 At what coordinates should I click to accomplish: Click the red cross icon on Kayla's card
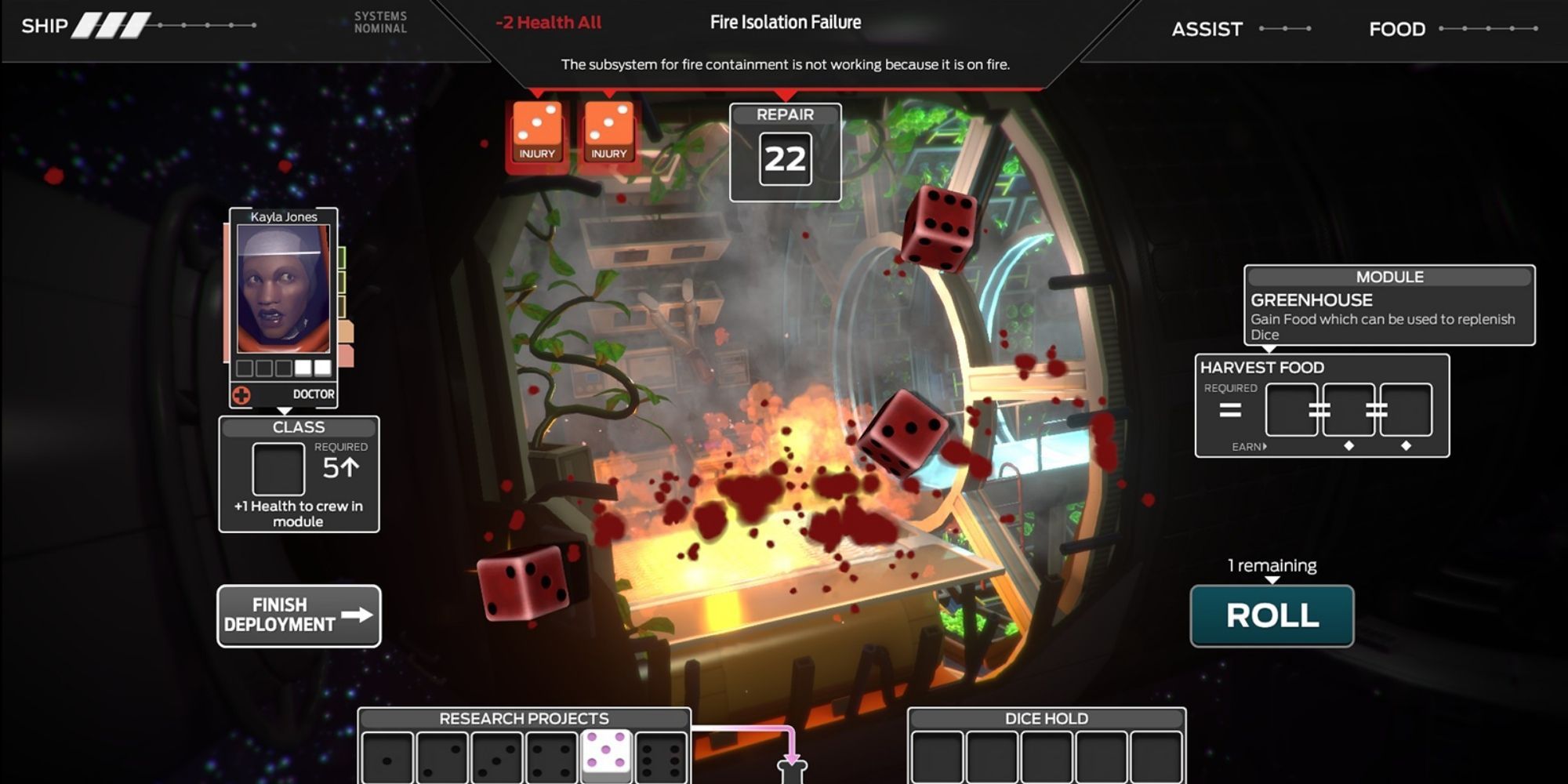tap(241, 394)
